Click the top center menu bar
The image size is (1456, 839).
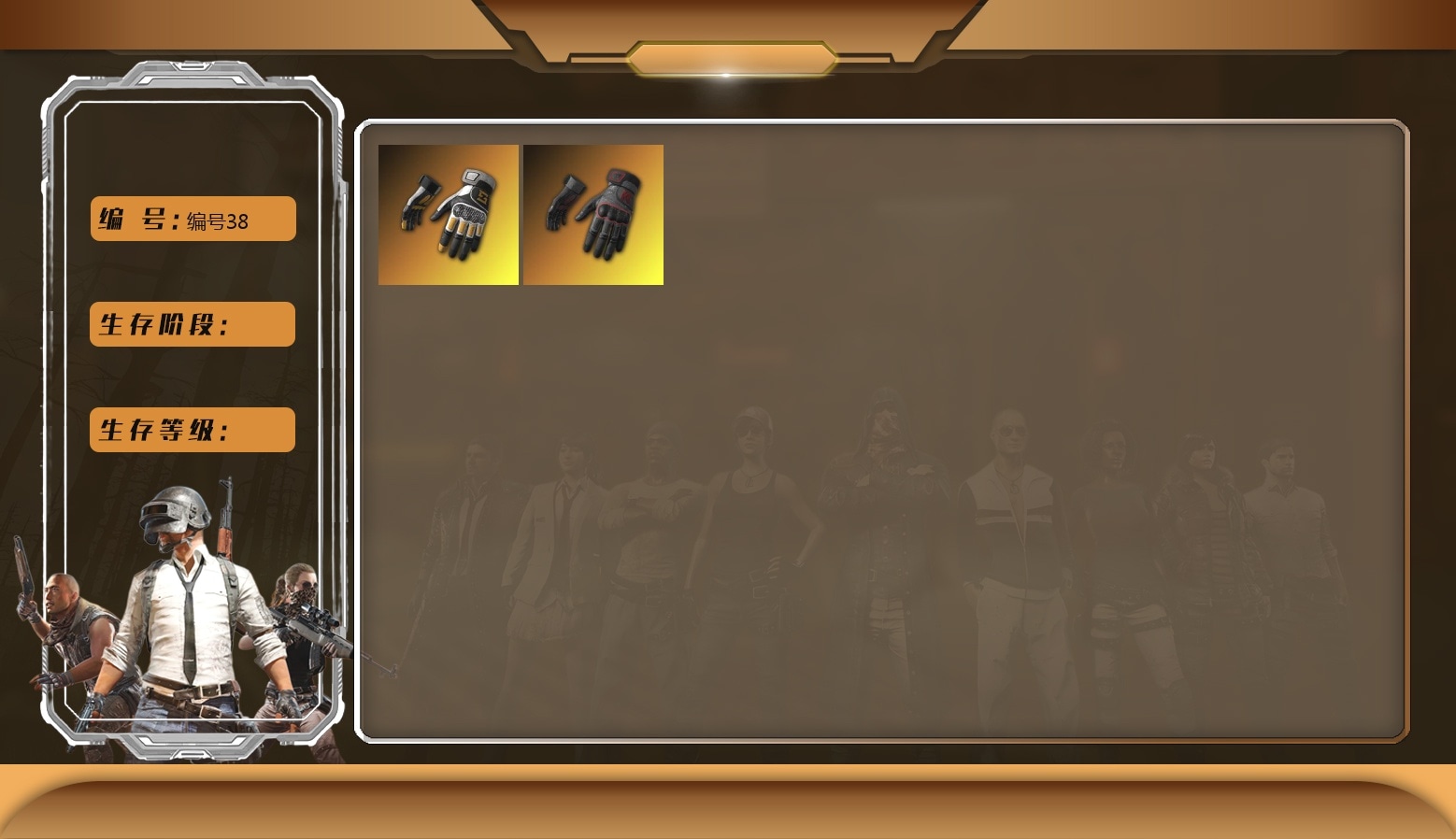728,56
